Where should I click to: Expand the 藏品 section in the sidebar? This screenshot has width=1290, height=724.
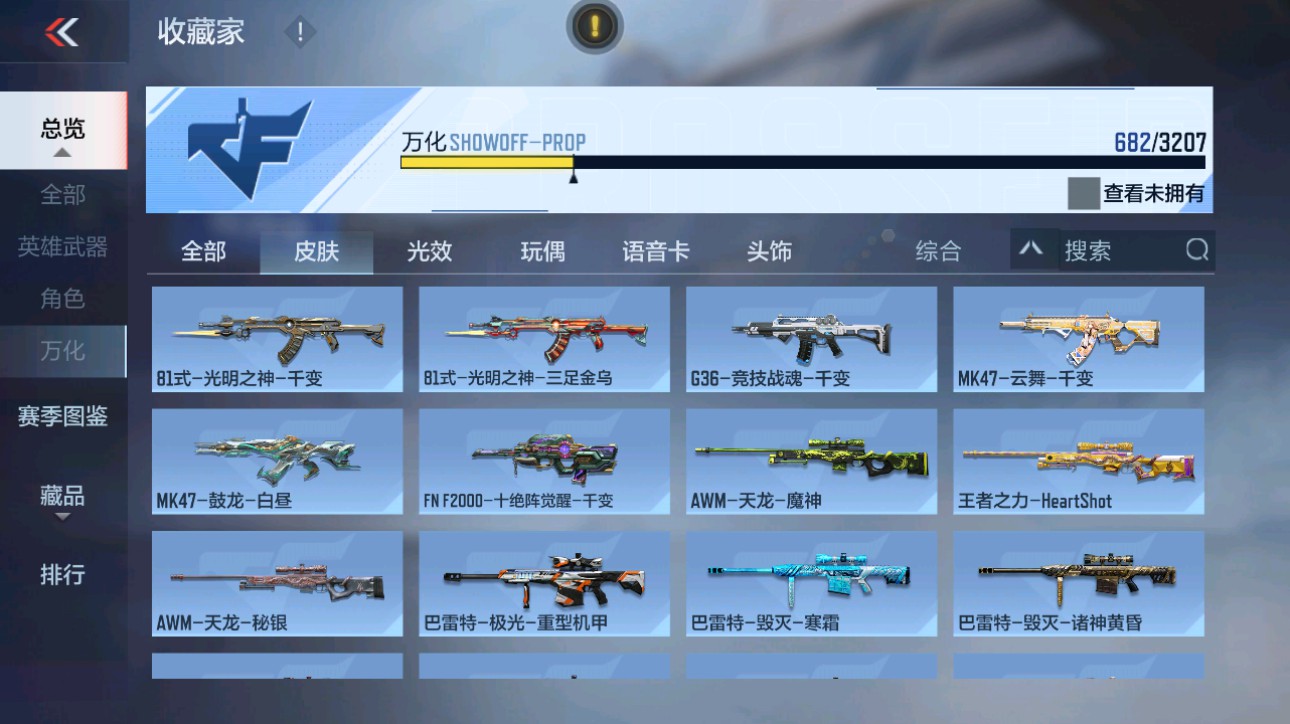[x=64, y=495]
